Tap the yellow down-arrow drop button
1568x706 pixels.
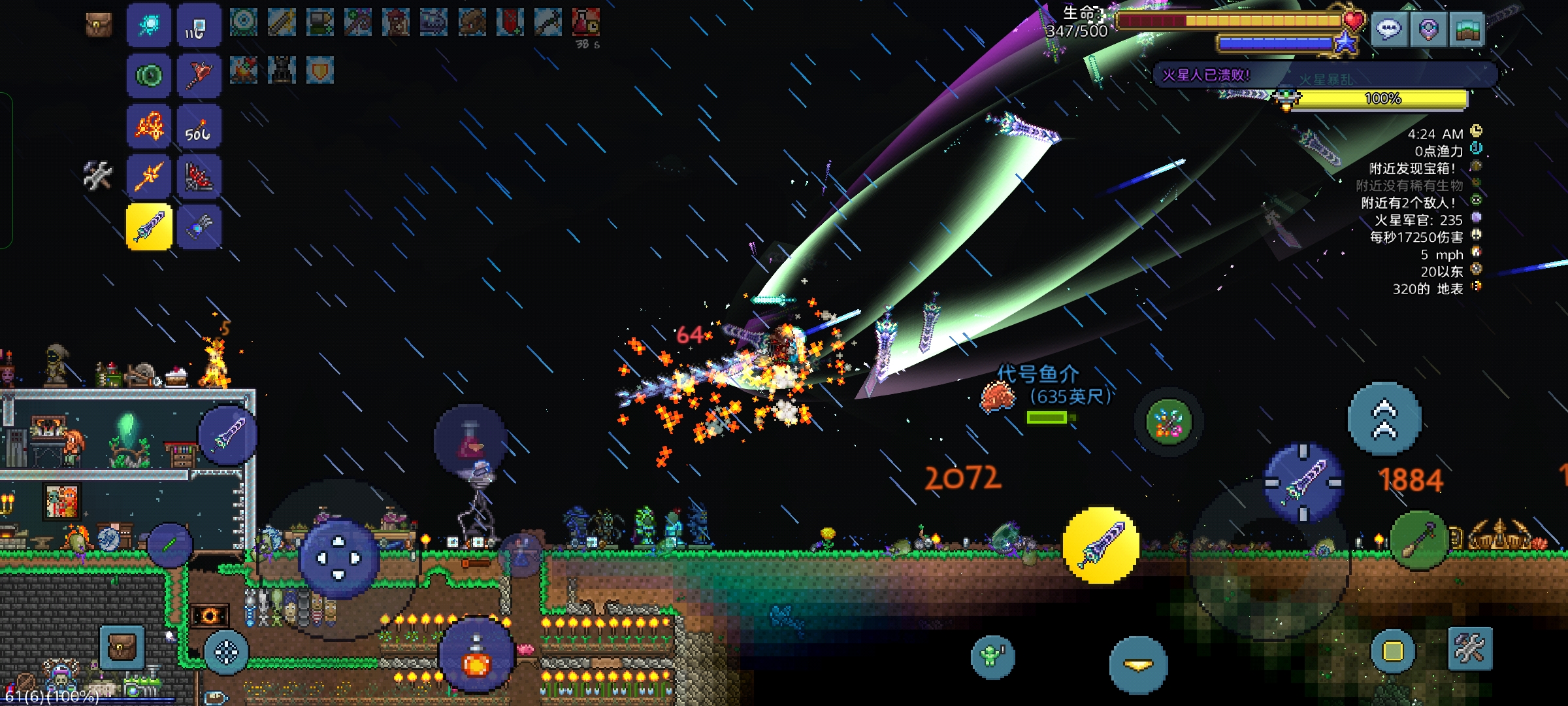click(x=1138, y=665)
